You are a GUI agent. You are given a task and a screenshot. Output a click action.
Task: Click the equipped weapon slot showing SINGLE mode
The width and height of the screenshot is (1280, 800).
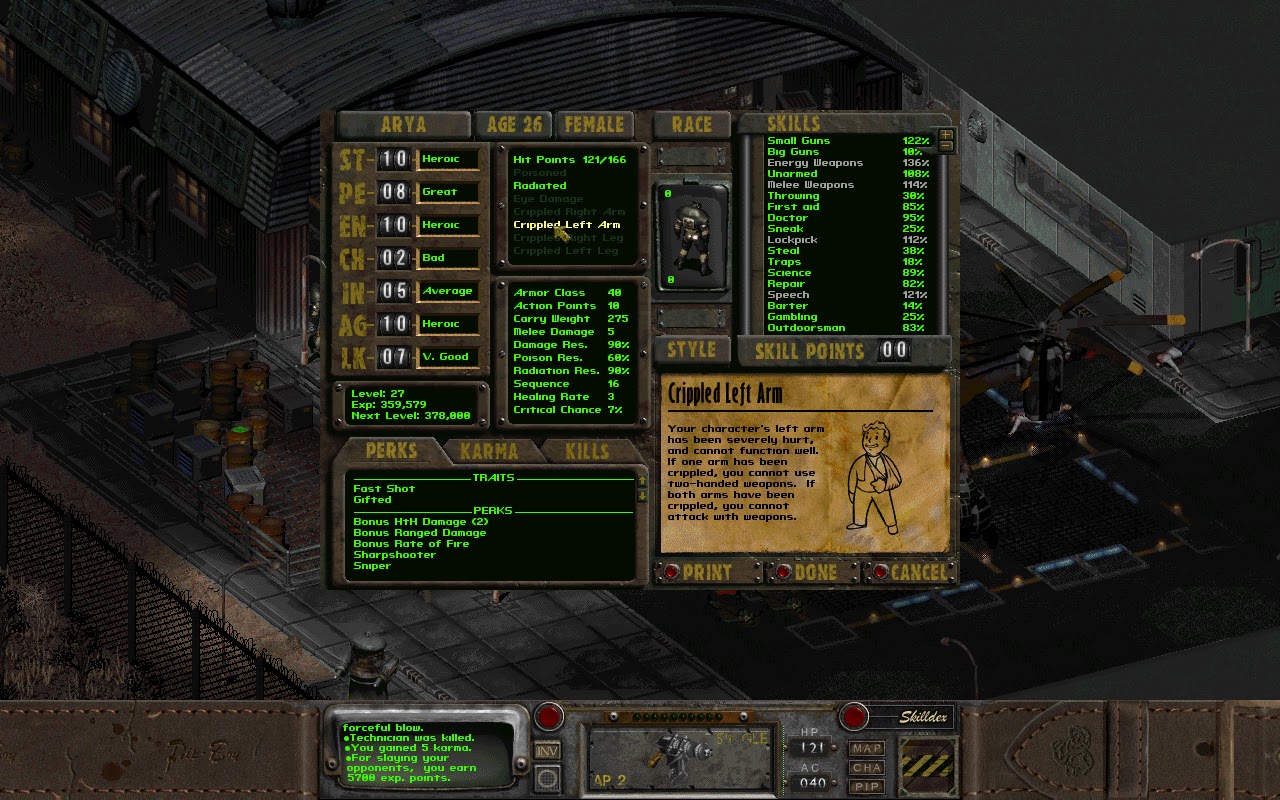tap(680, 755)
